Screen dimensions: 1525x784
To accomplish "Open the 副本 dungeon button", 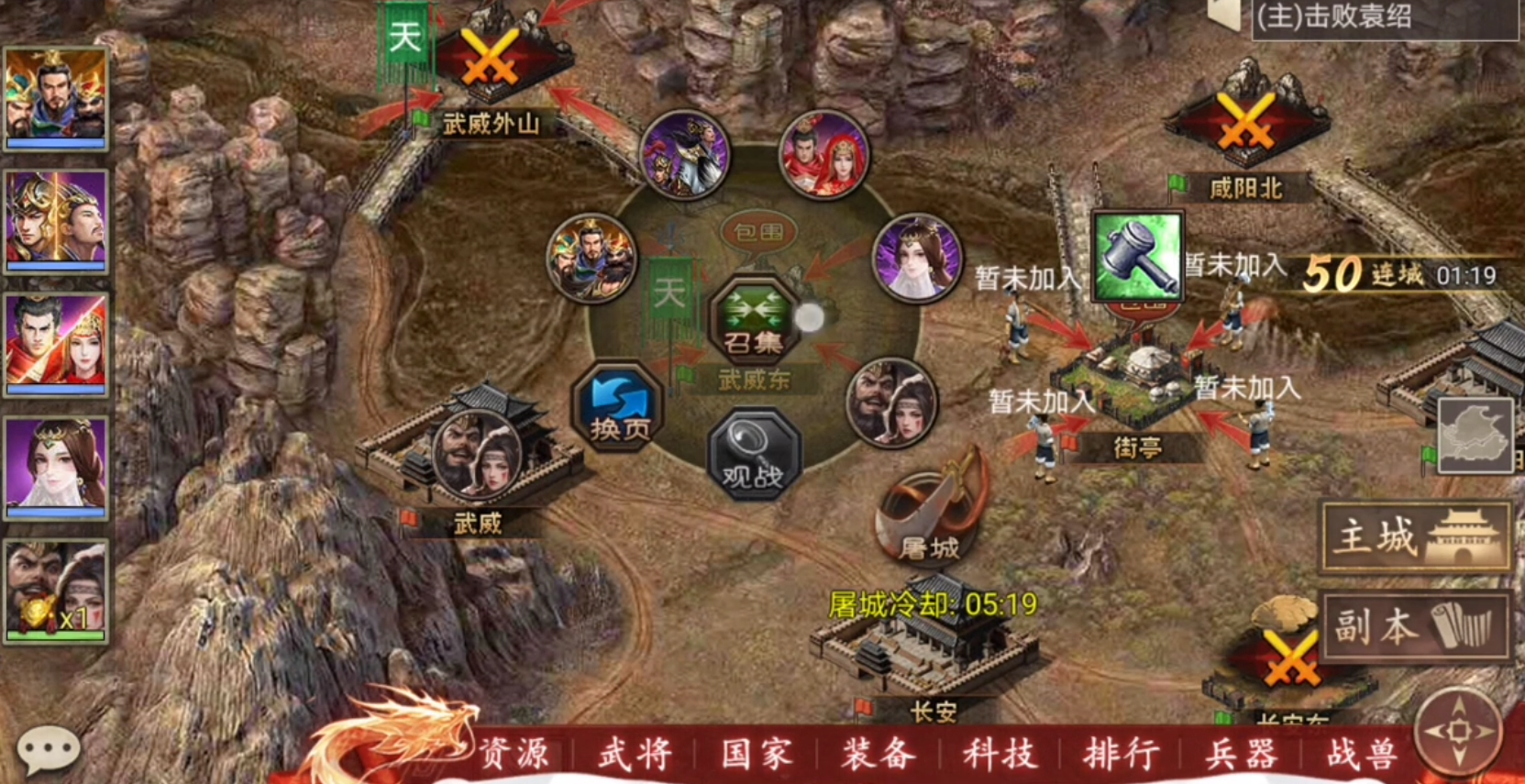I will (x=1415, y=627).
